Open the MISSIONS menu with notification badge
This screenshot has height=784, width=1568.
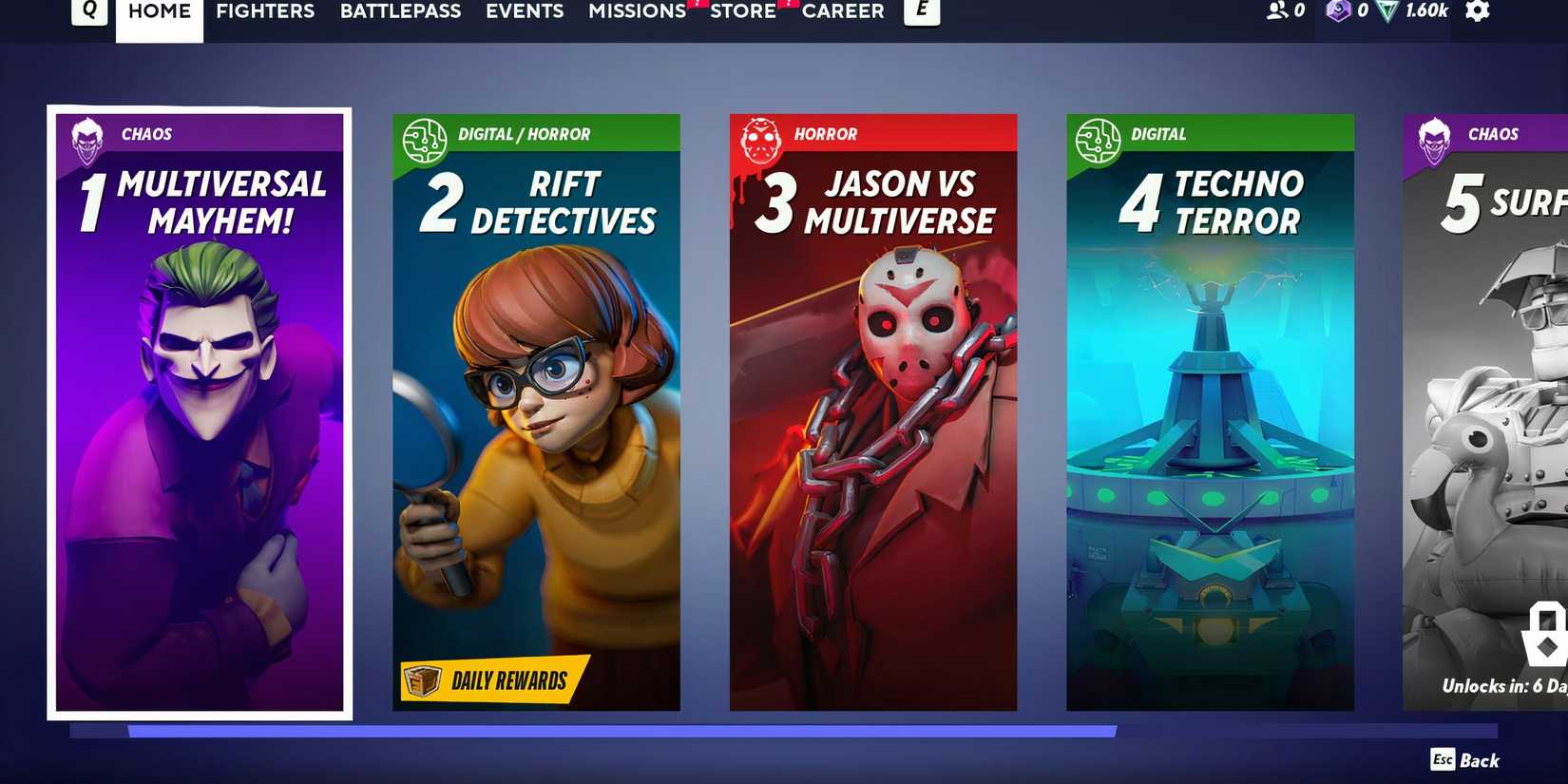click(635, 11)
